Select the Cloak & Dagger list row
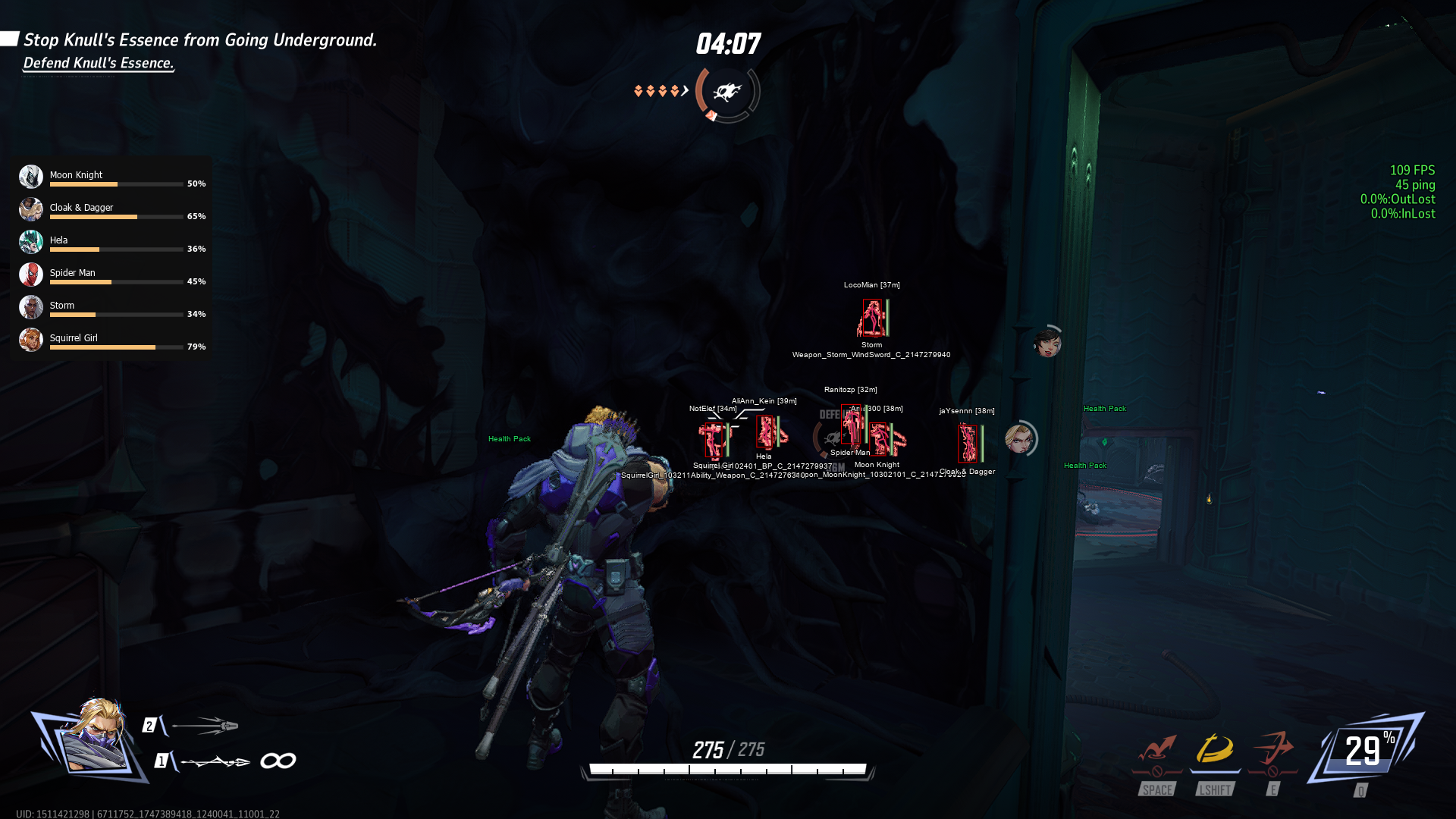The image size is (1456, 819). point(111,209)
